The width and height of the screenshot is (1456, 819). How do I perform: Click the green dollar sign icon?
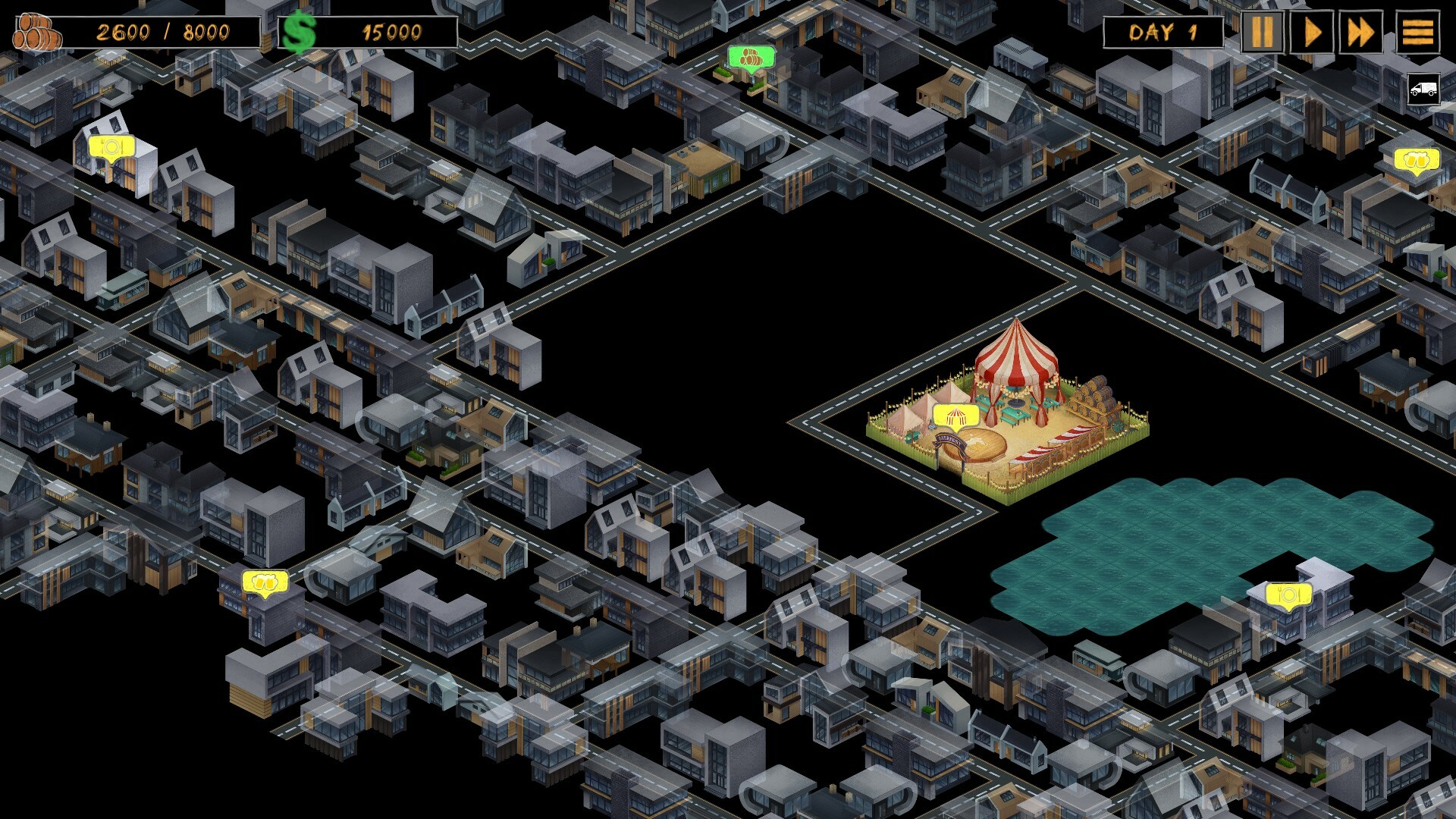(300, 30)
